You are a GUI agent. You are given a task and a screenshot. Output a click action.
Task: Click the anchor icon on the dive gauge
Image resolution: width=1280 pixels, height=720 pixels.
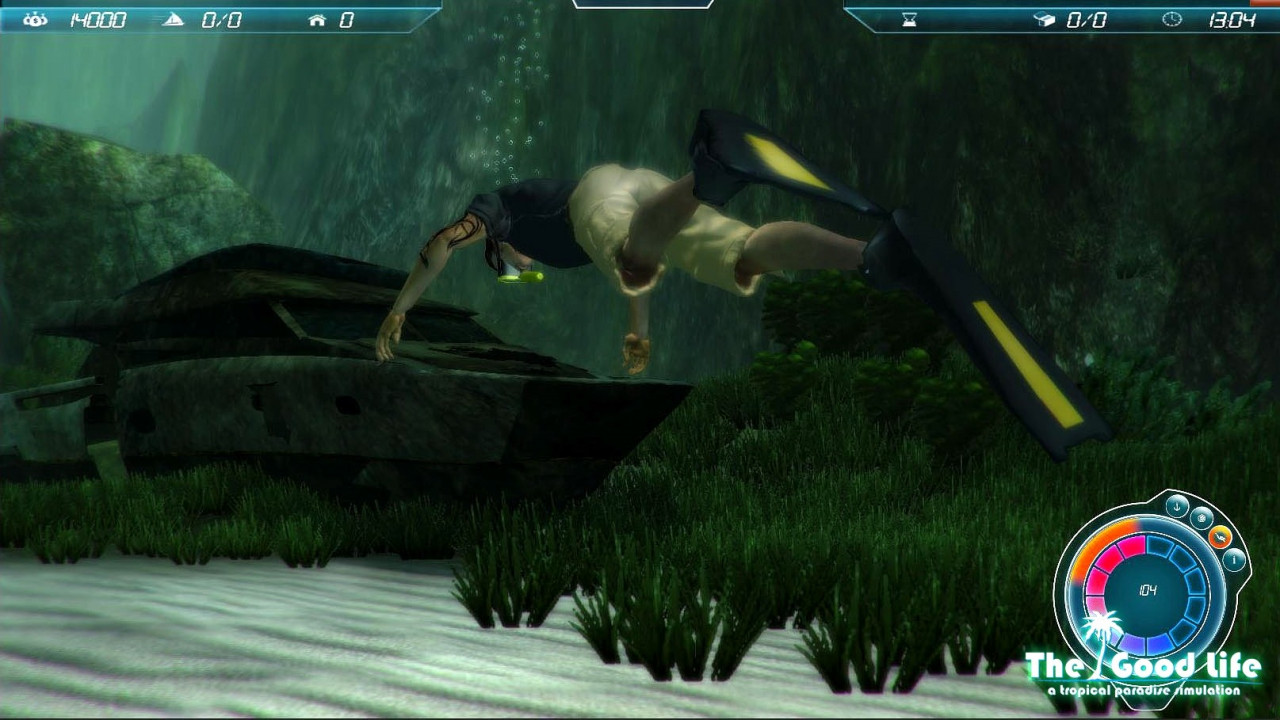coord(1177,507)
